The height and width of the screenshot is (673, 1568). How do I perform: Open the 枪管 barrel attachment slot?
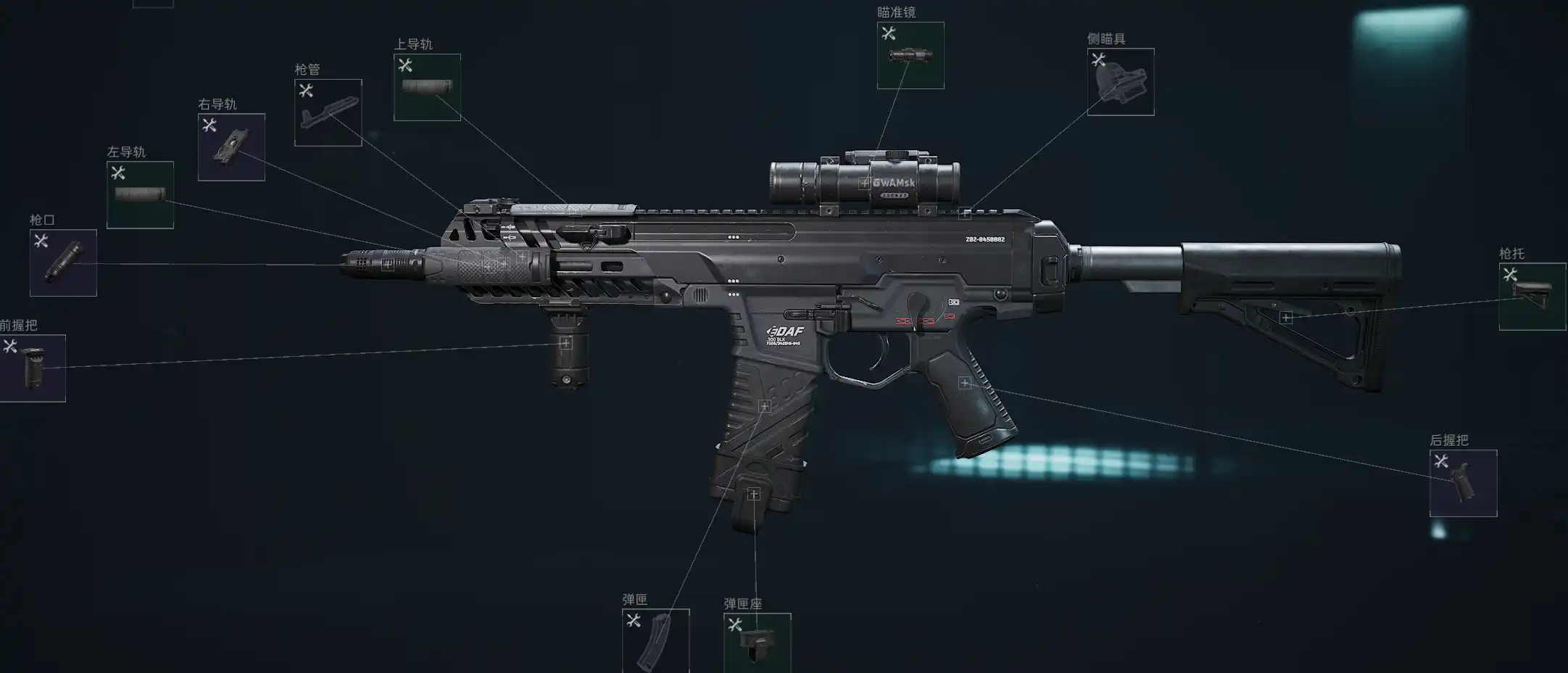tap(328, 112)
